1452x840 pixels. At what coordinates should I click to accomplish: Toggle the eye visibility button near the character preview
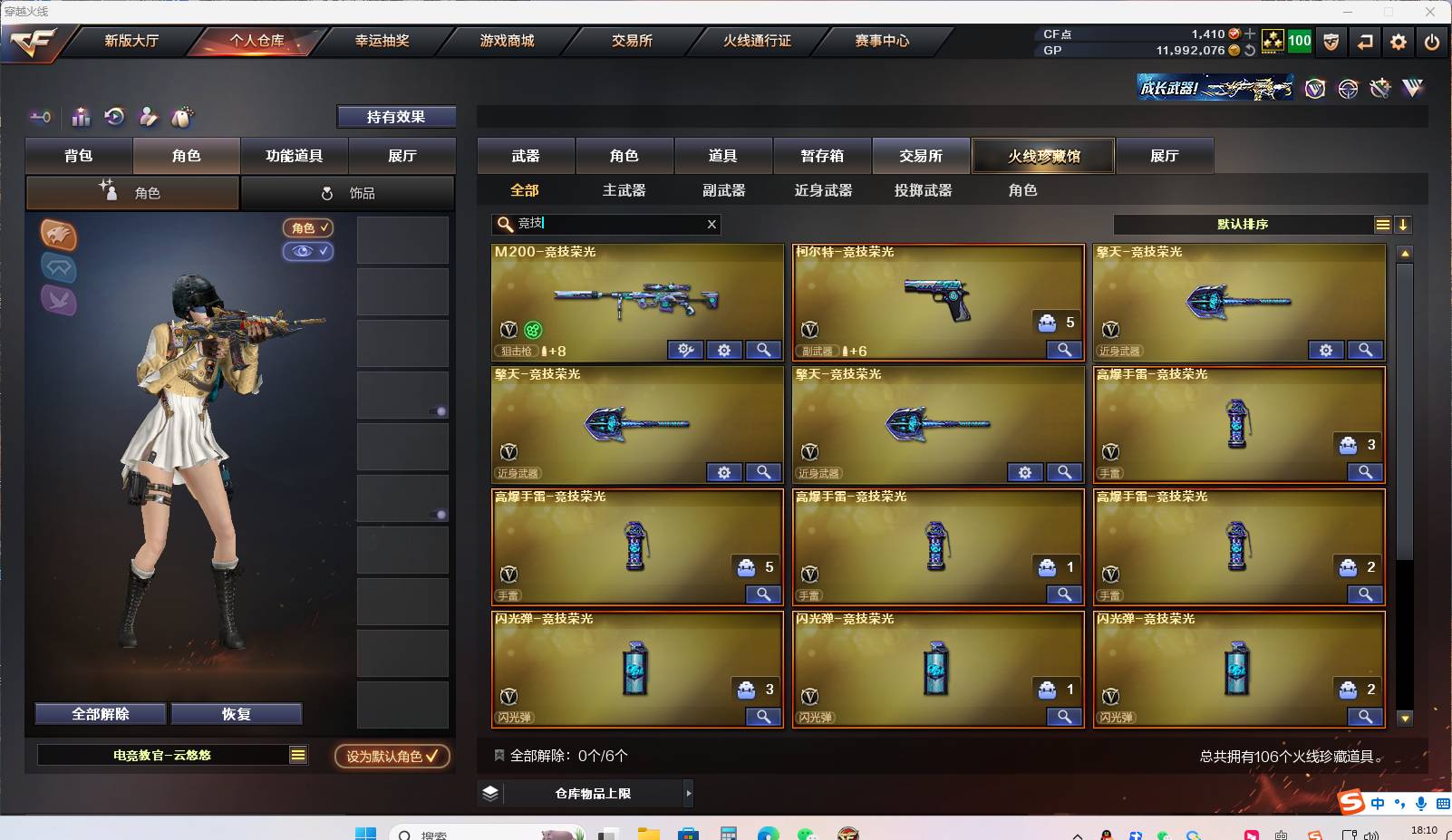click(308, 252)
